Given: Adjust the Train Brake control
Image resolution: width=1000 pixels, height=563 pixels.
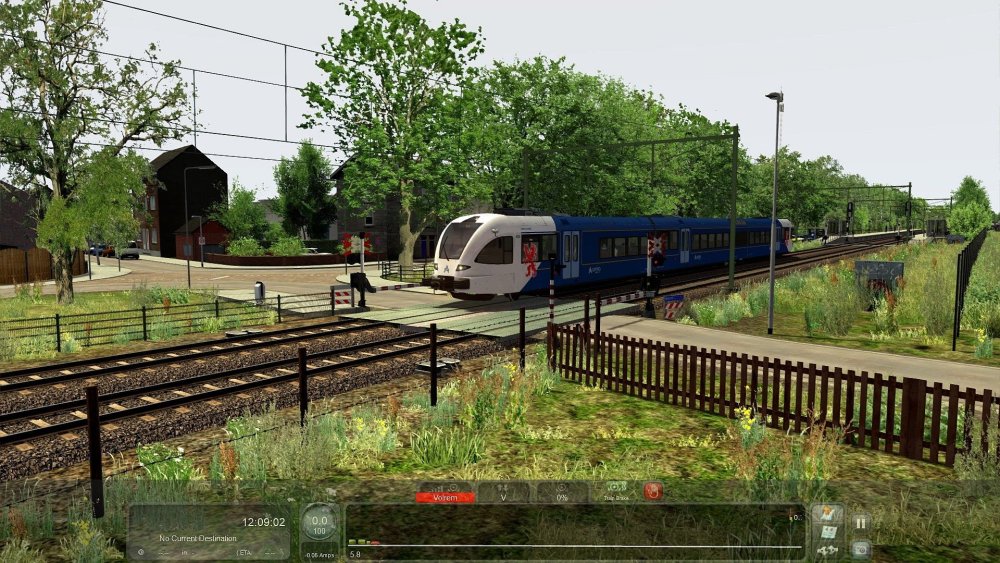Looking at the screenshot, I should coord(615,491).
